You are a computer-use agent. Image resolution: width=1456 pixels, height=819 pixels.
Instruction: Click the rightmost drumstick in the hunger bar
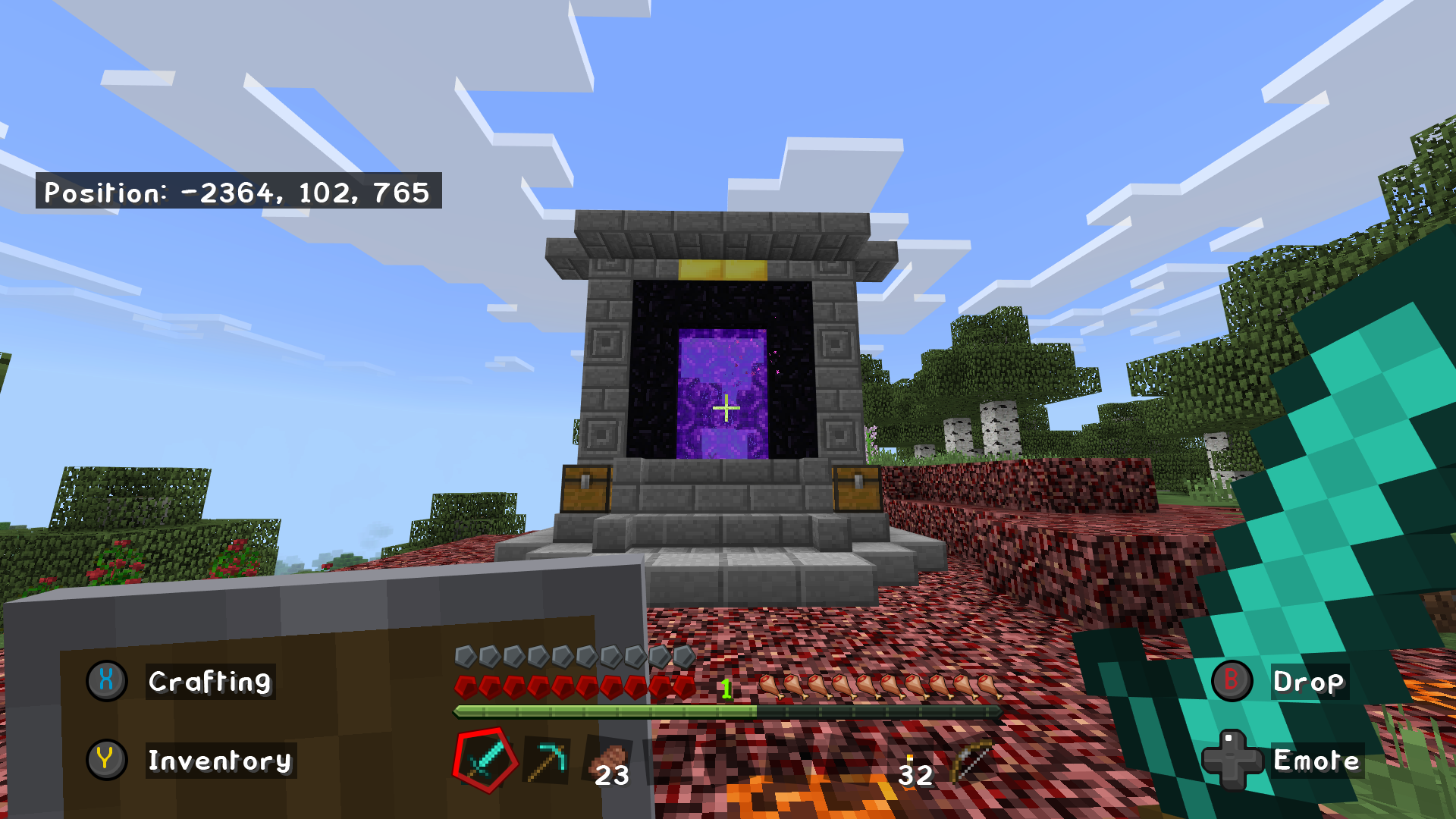tap(988, 686)
